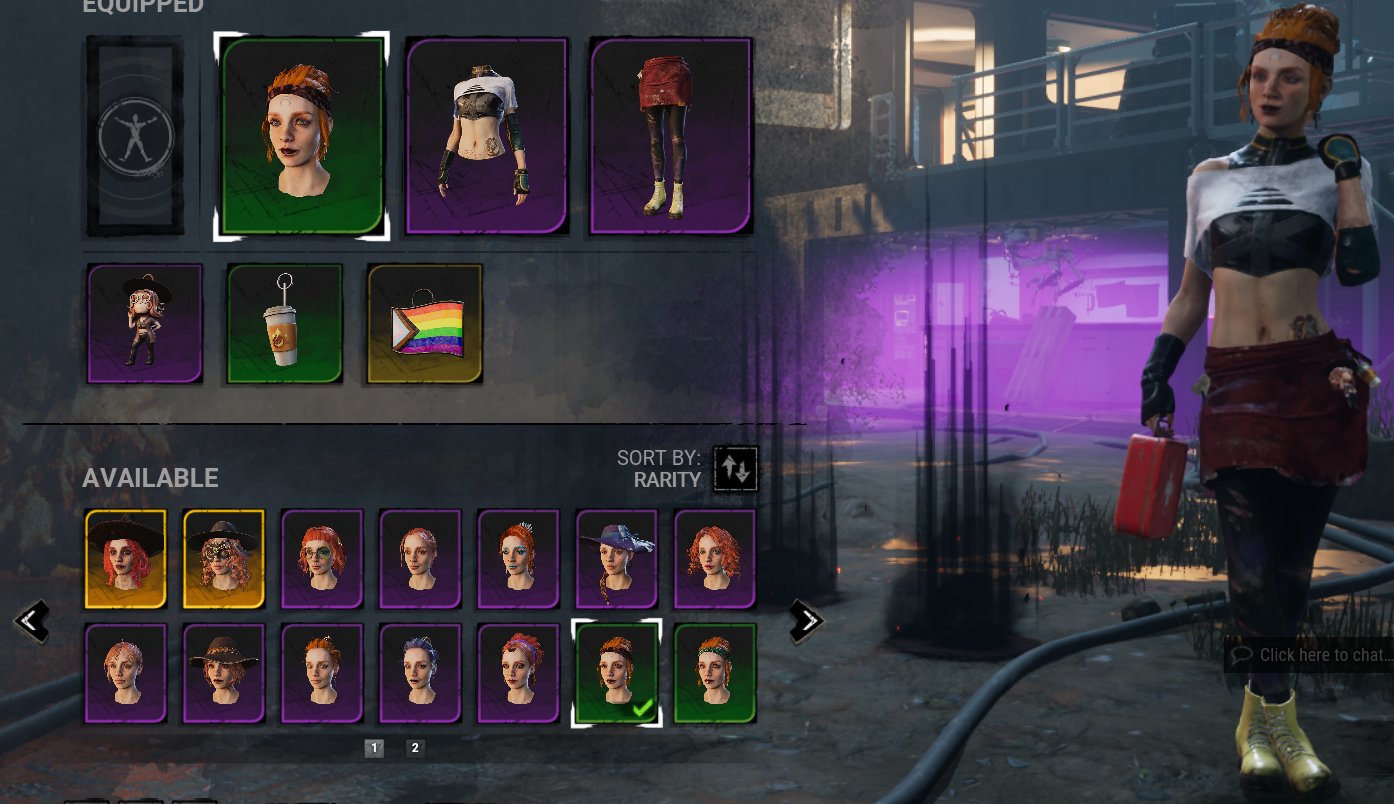
Task: Select the currently equipped head with green checkmark
Action: tap(616, 672)
